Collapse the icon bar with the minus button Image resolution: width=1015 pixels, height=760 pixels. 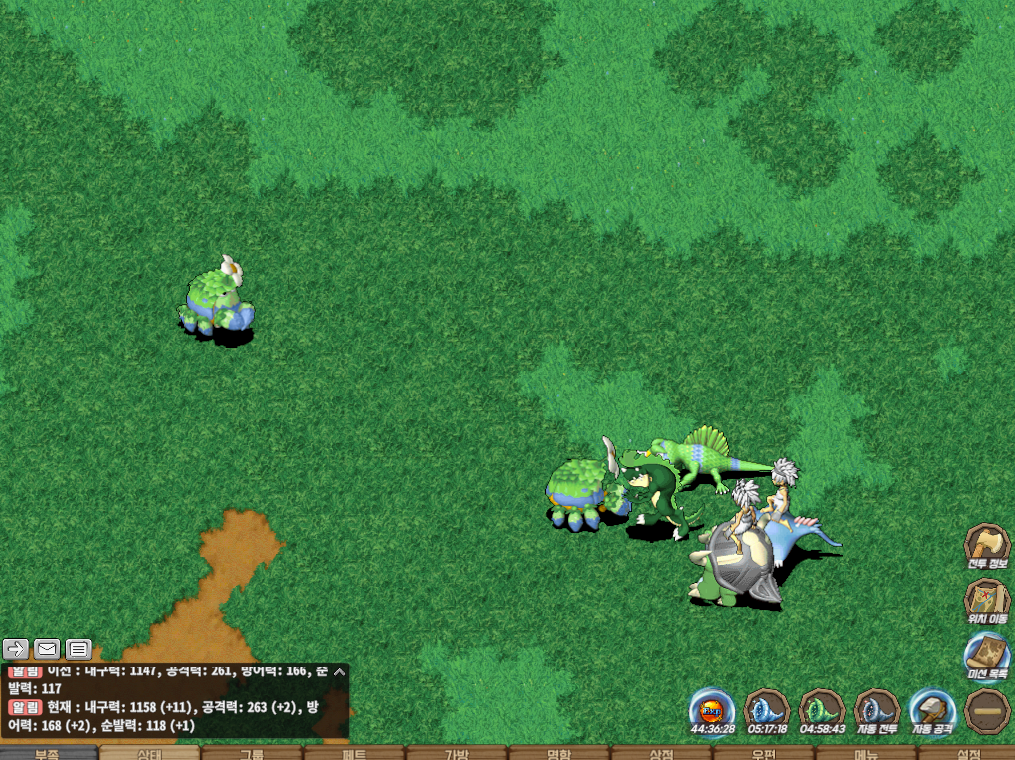(986, 711)
